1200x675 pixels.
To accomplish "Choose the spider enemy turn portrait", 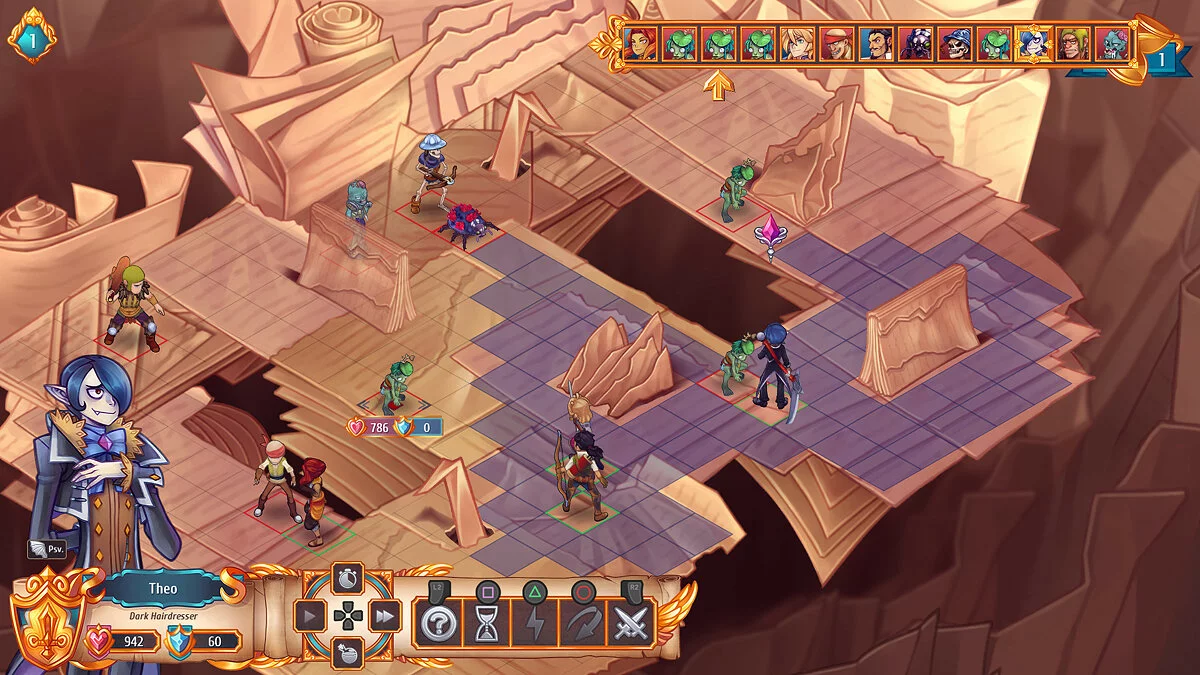I will (915, 44).
